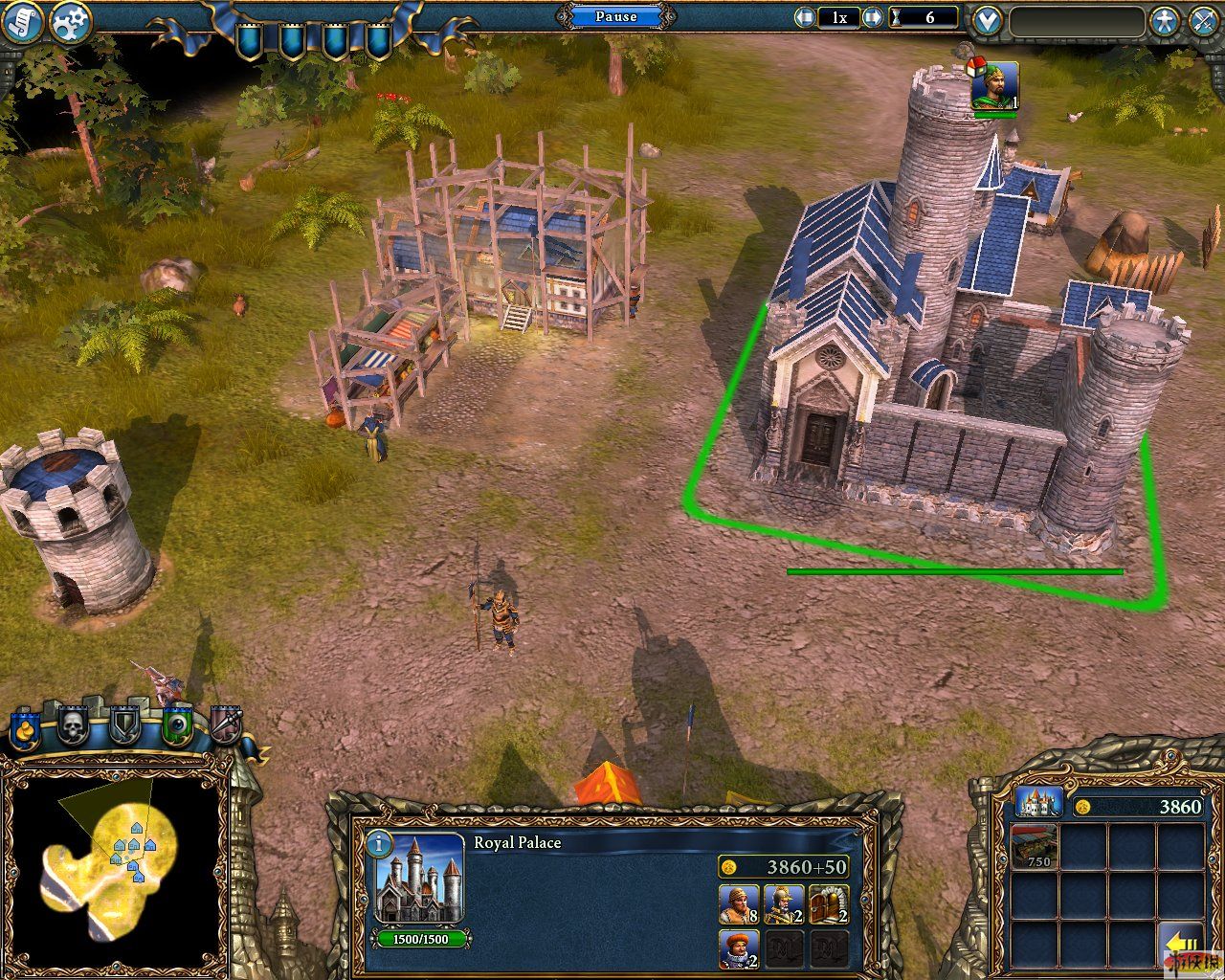Select the skull attack flag
Viewport: 1225px width, 980px height.
coord(74,727)
